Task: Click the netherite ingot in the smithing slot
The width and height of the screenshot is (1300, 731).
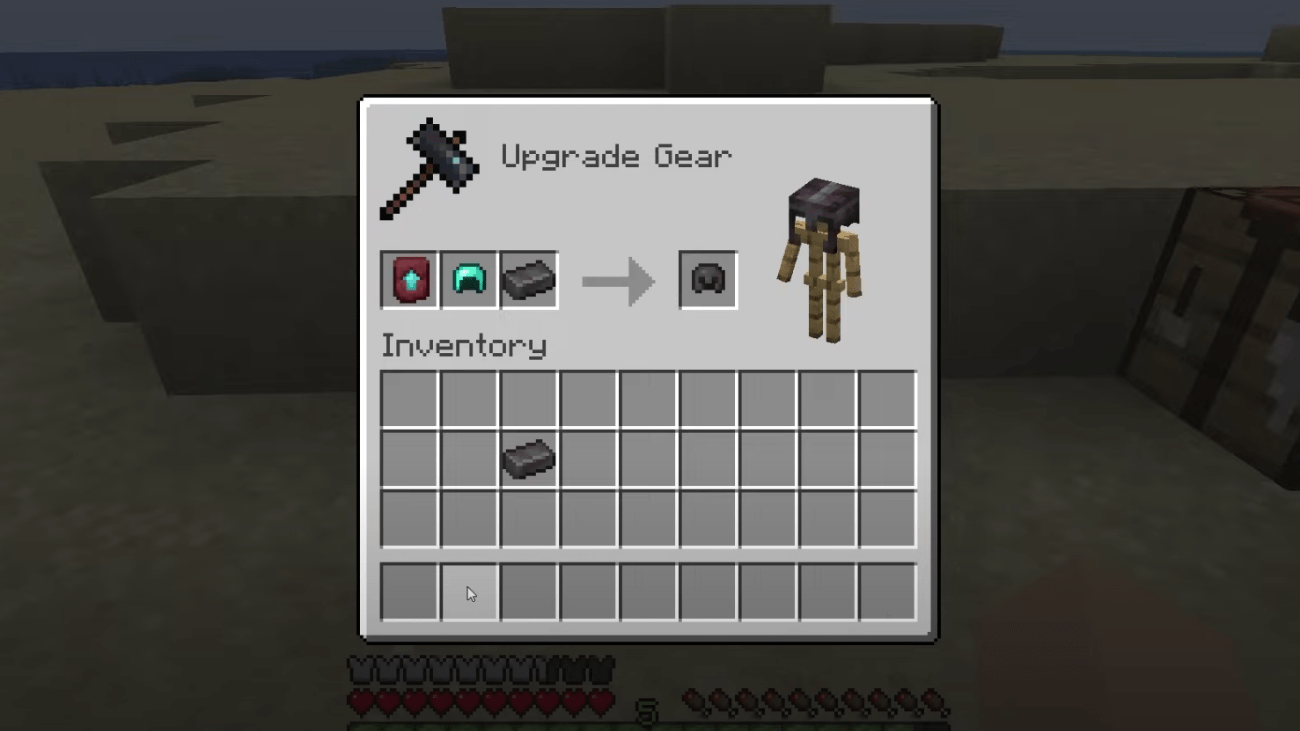Action: click(x=528, y=279)
